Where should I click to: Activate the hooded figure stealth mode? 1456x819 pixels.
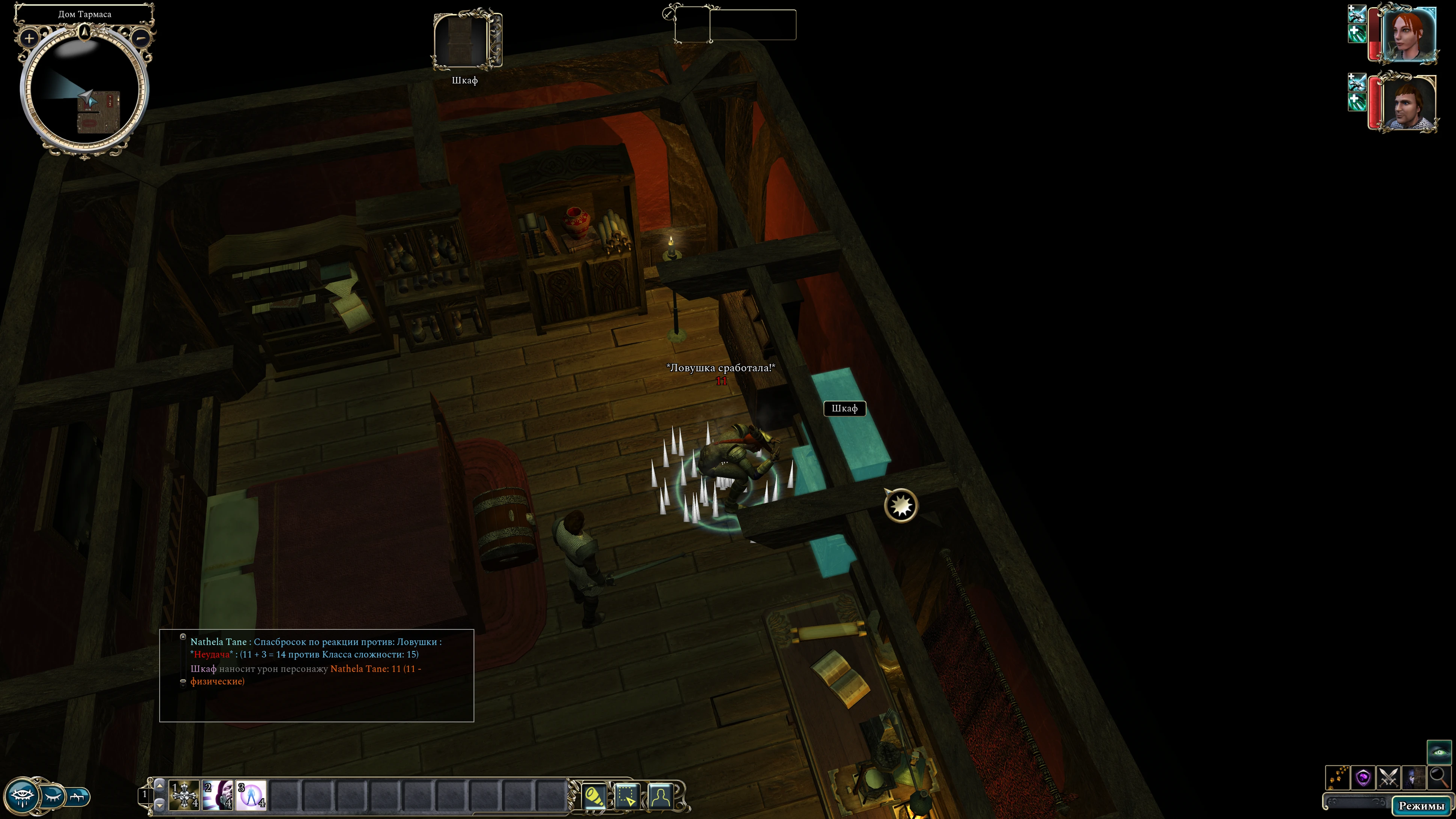[x=1413, y=778]
